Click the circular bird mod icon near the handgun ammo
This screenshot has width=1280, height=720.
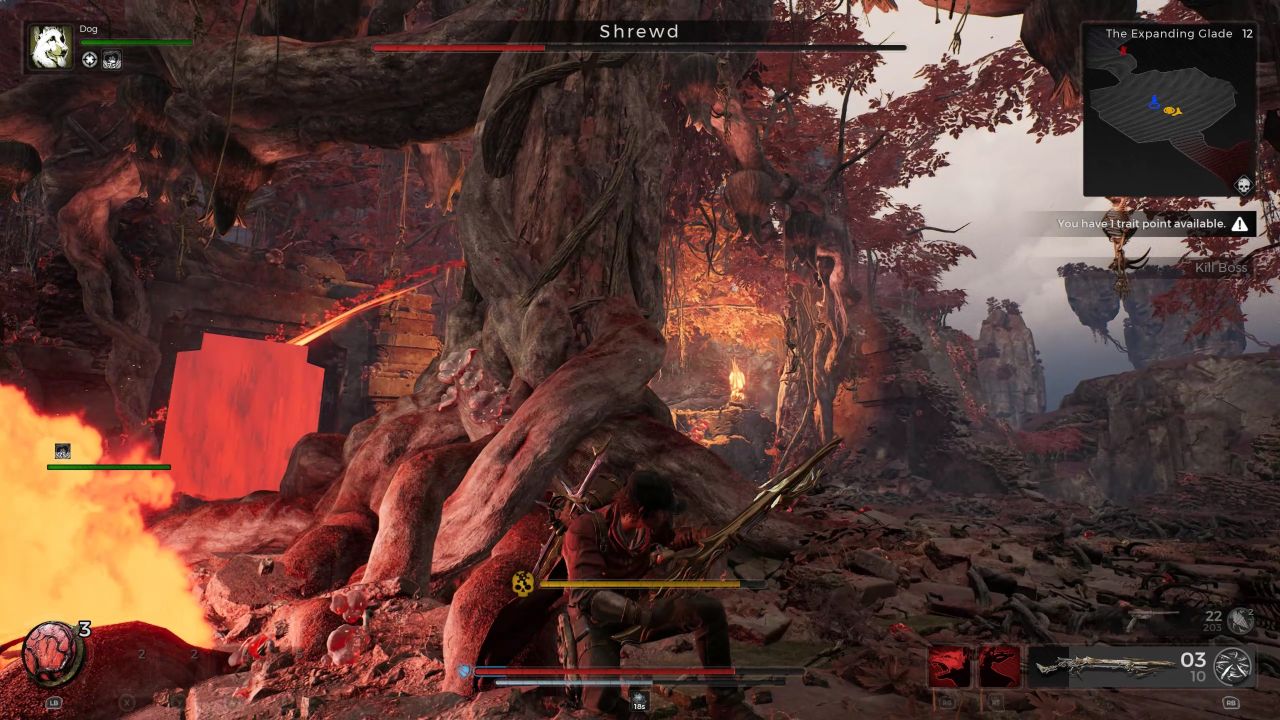[1239, 618]
